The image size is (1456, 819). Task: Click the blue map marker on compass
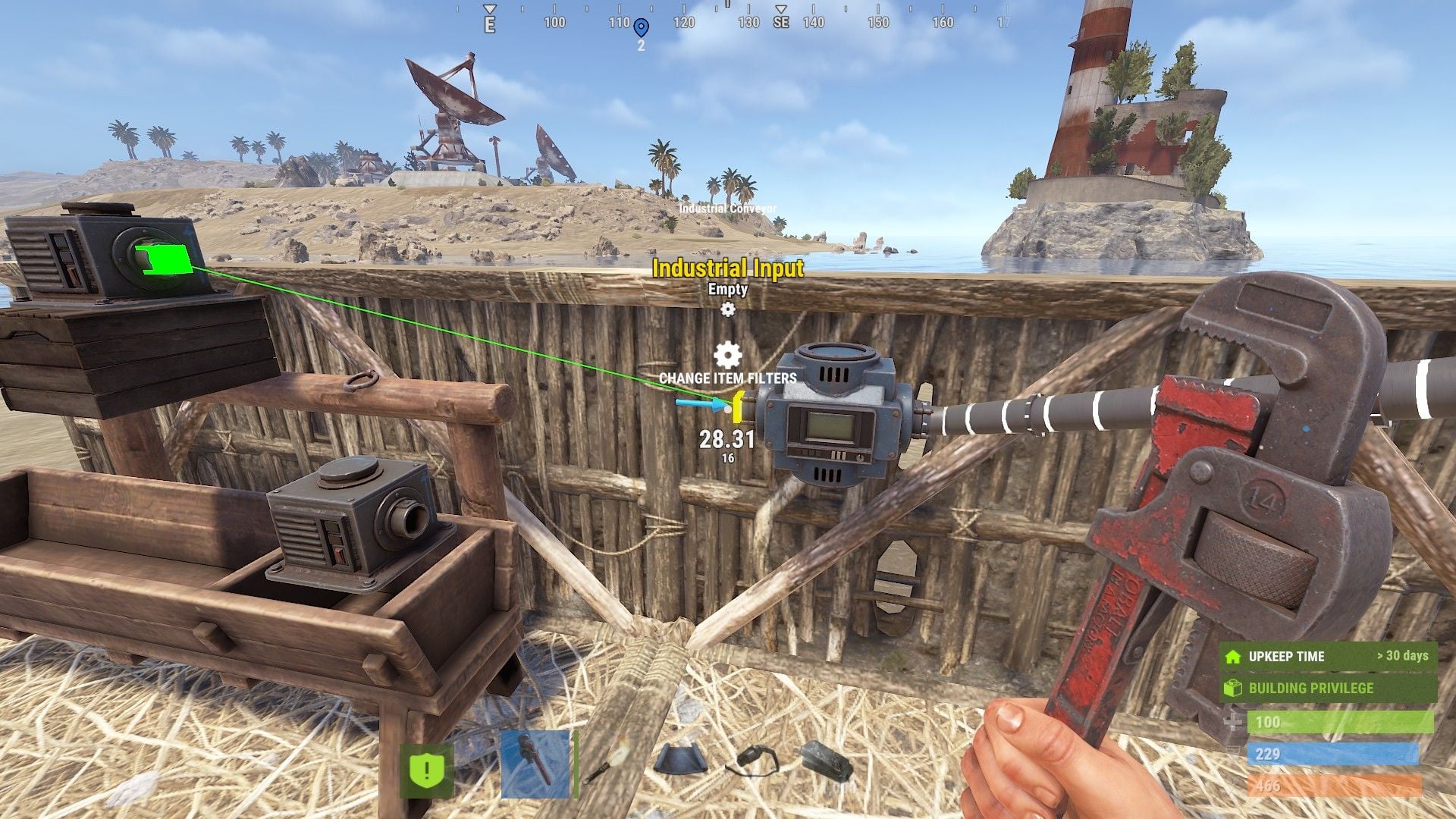[641, 29]
